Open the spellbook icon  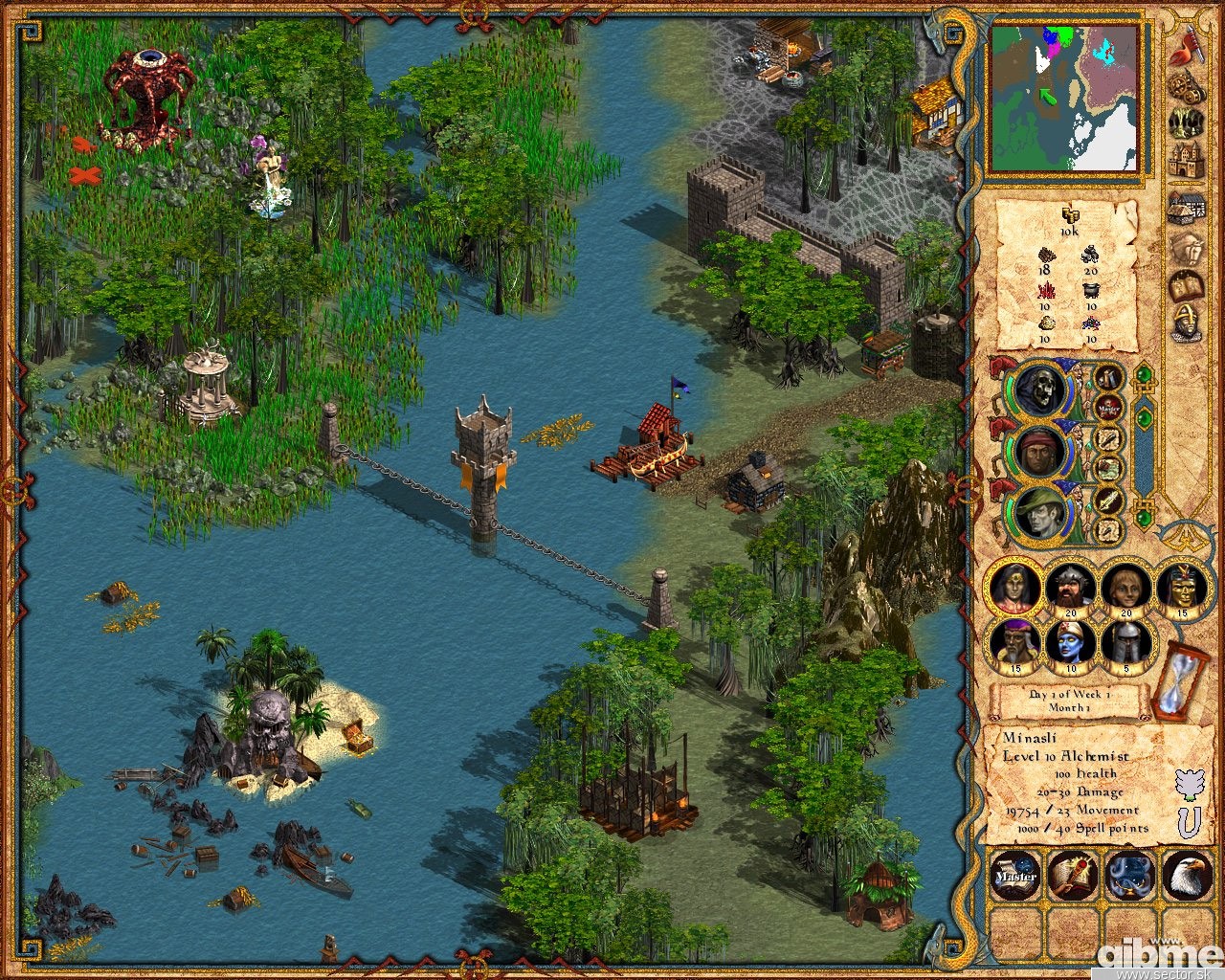[x=1187, y=285]
